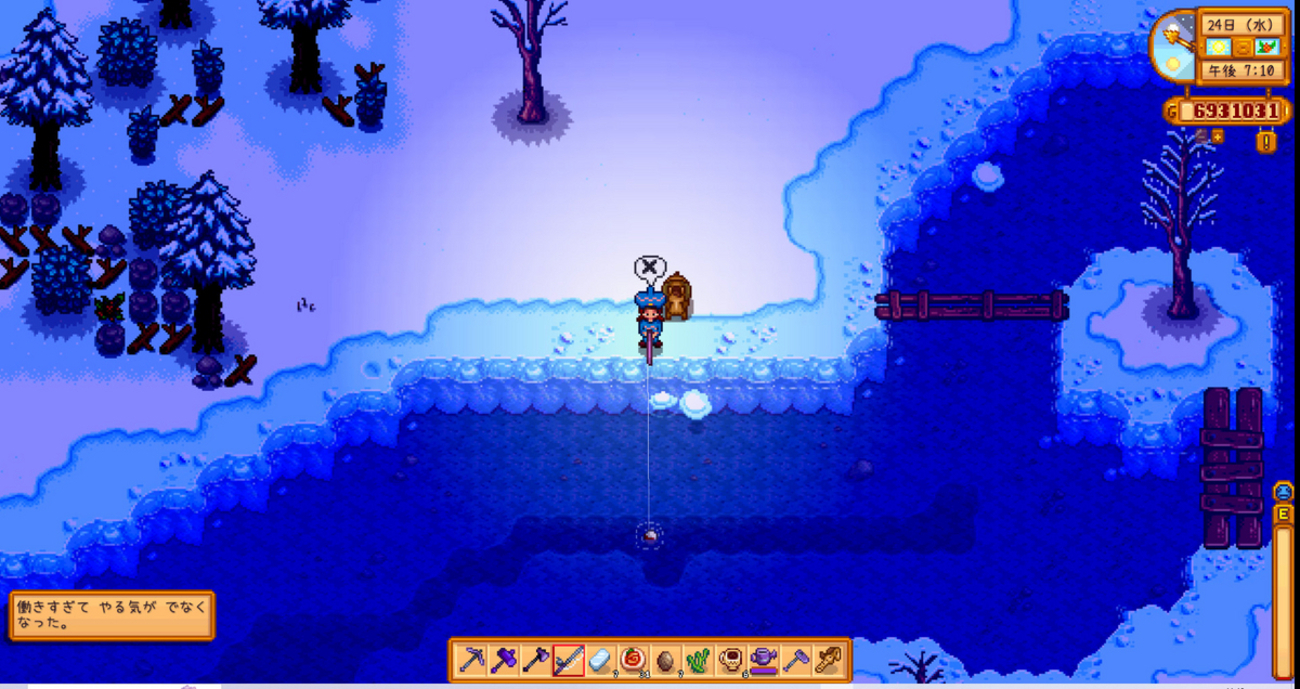Click the zoom-in plus button under the gold counter

1217,136
